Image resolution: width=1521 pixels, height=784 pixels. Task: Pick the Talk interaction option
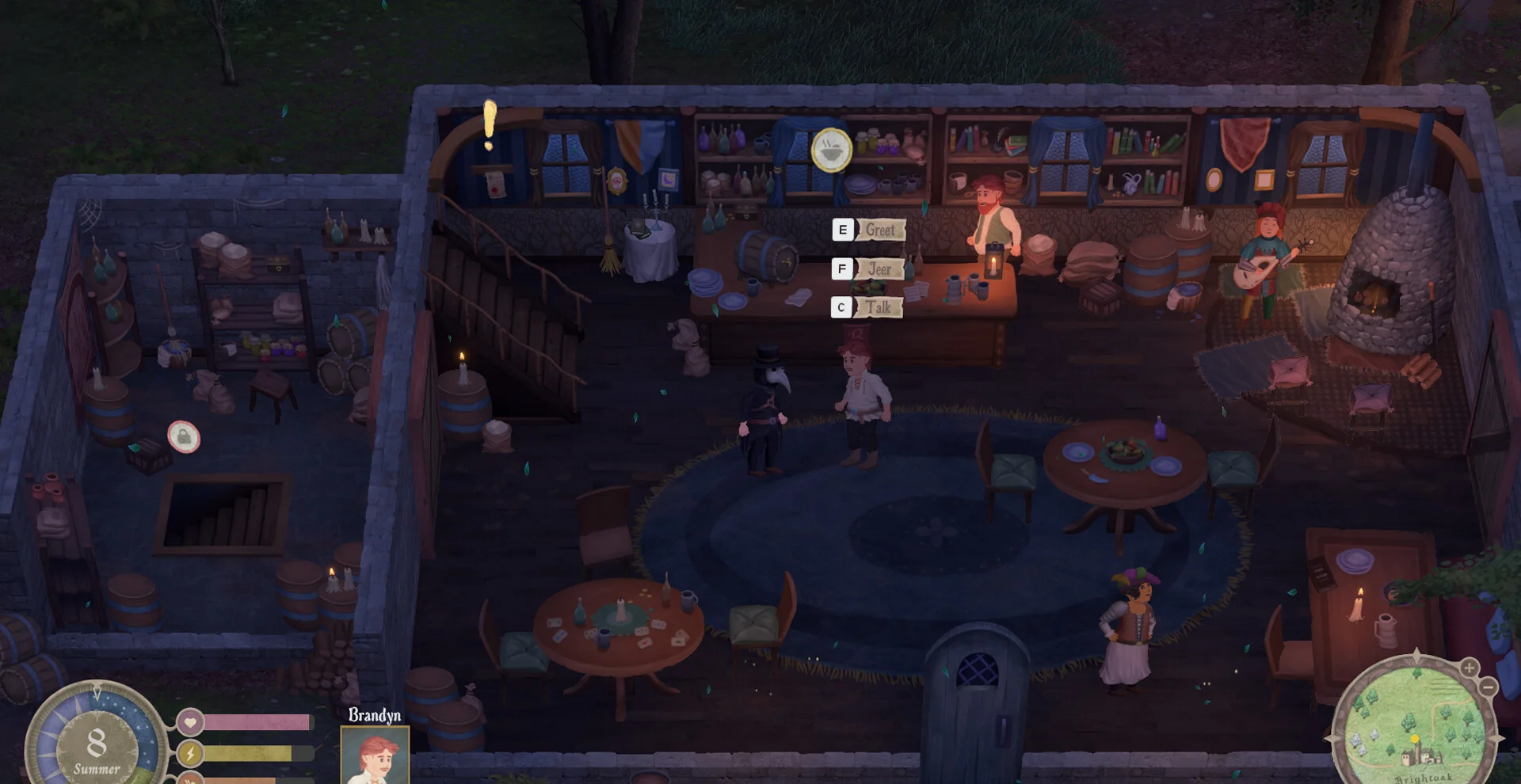tap(869, 307)
